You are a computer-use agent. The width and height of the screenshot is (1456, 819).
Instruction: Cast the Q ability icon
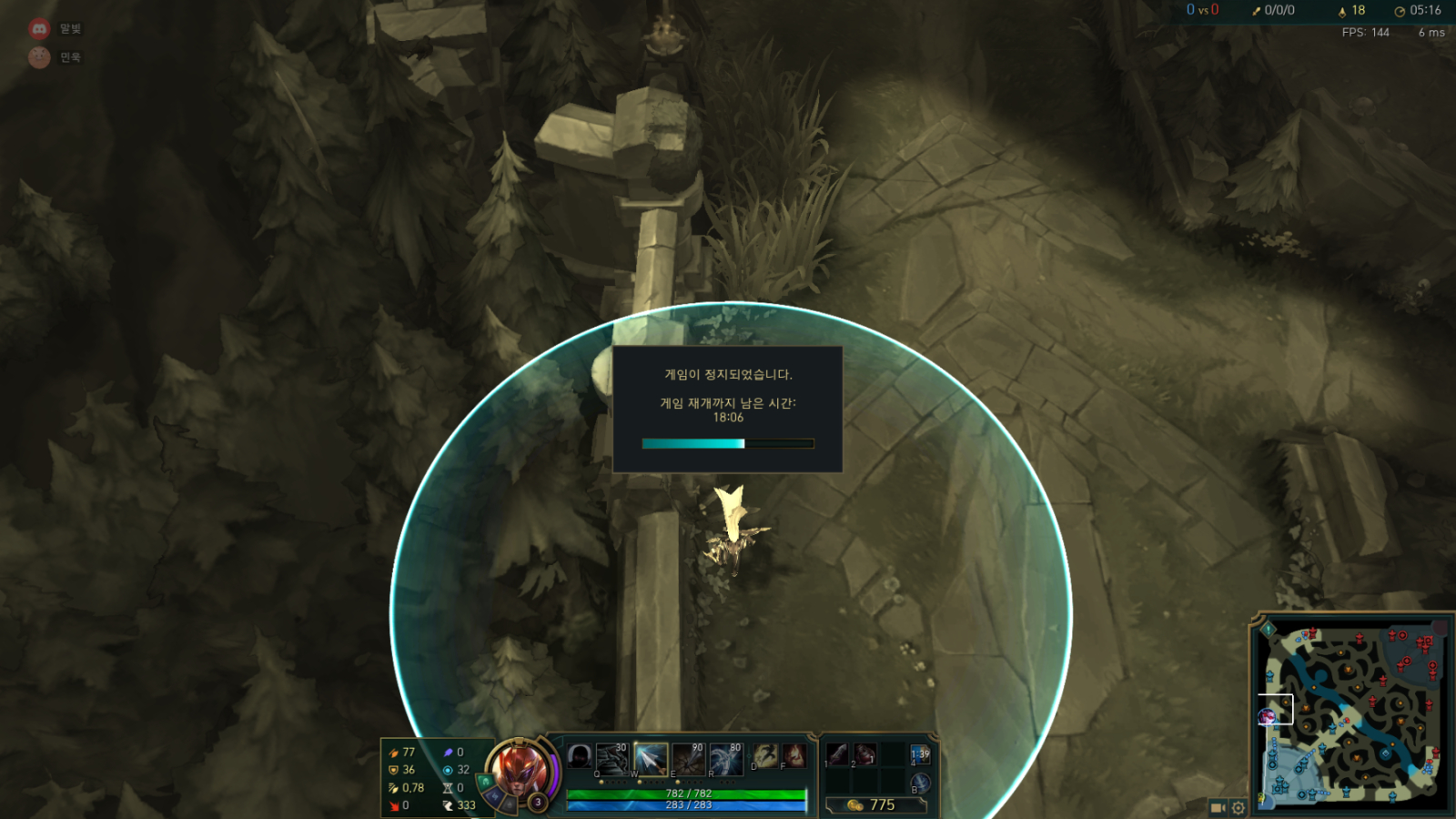click(x=611, y=759)
